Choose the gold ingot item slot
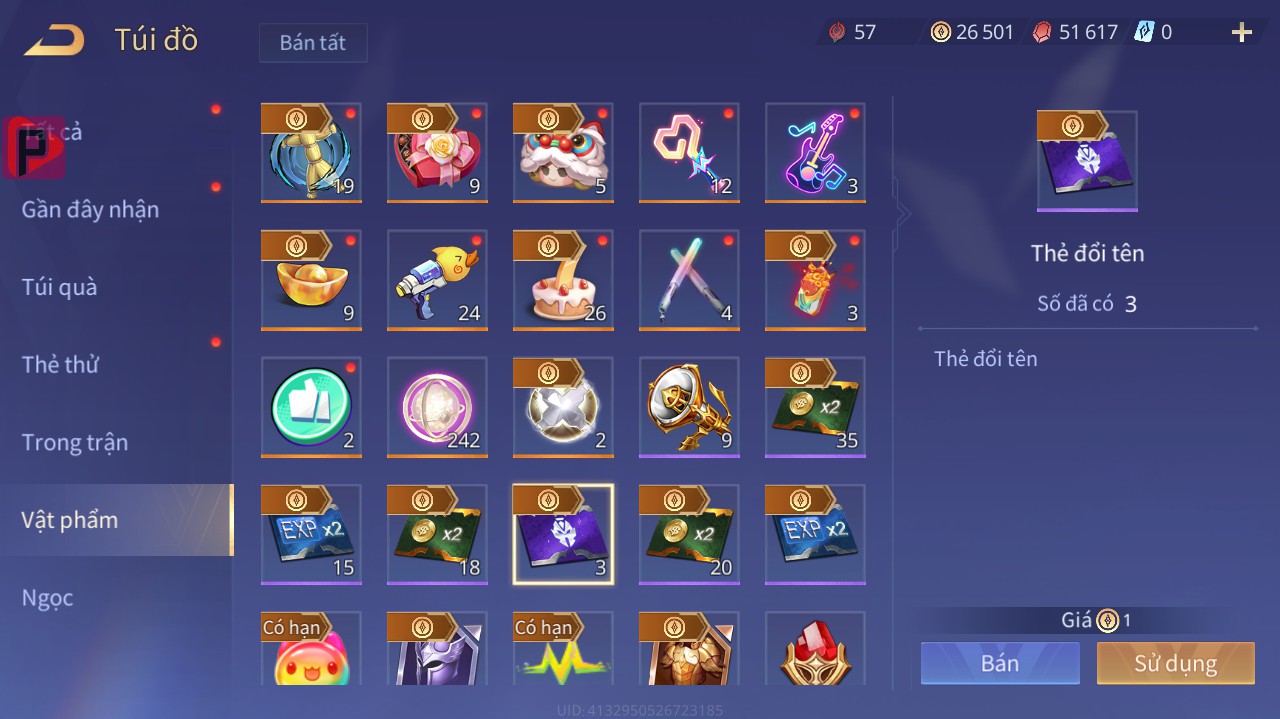The height and width of the screenshot is (719, 1280). pyautogui.click(x=311, y=280)
